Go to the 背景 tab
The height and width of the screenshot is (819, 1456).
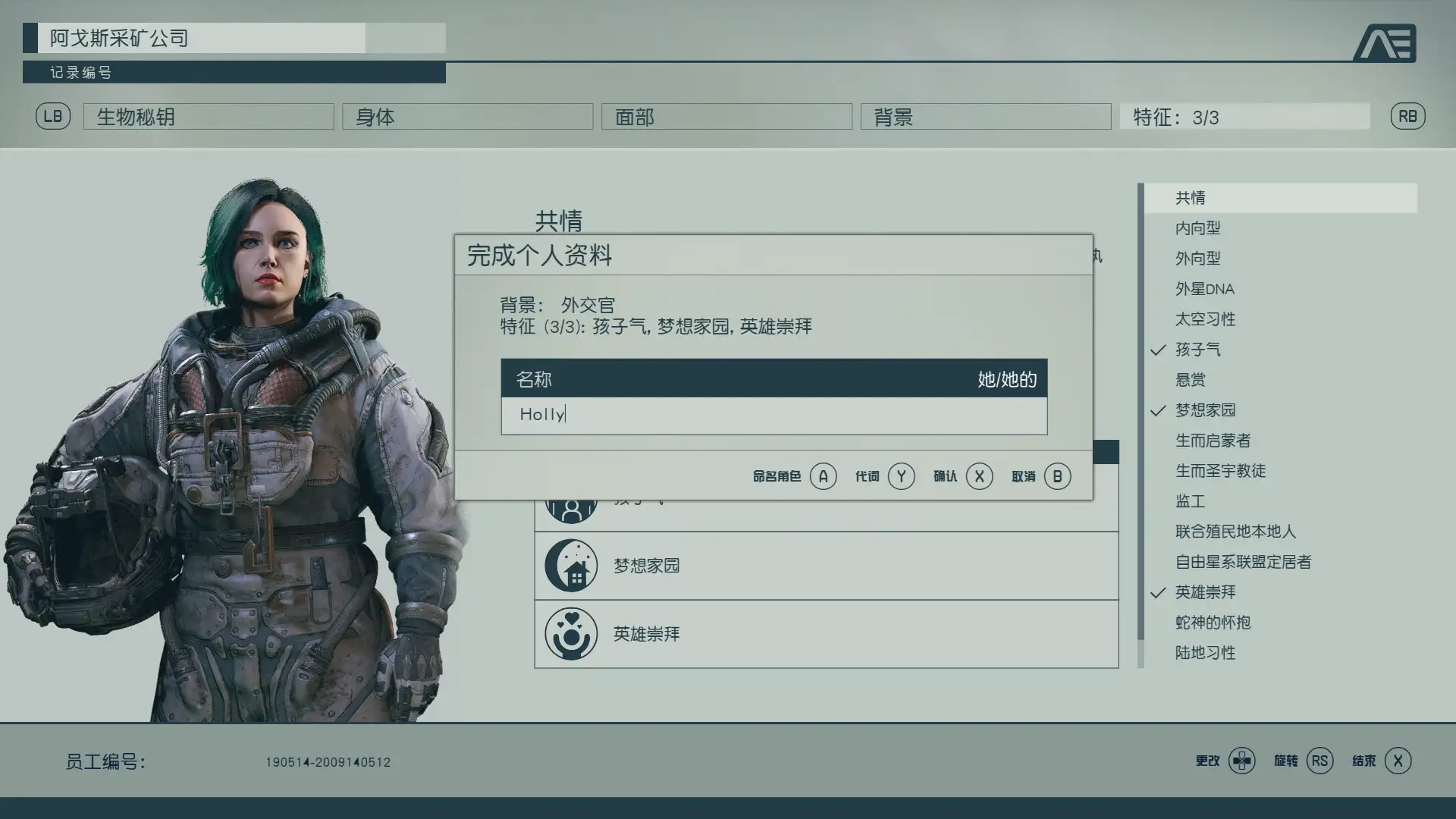pos(985,117)
